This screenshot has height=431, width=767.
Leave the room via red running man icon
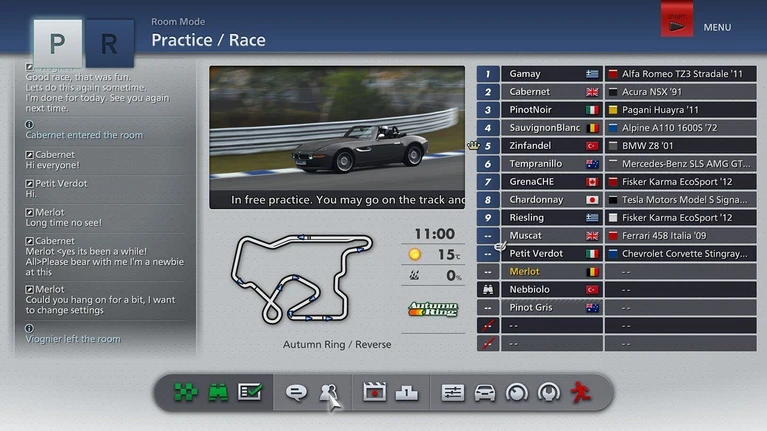click(580, 393)
